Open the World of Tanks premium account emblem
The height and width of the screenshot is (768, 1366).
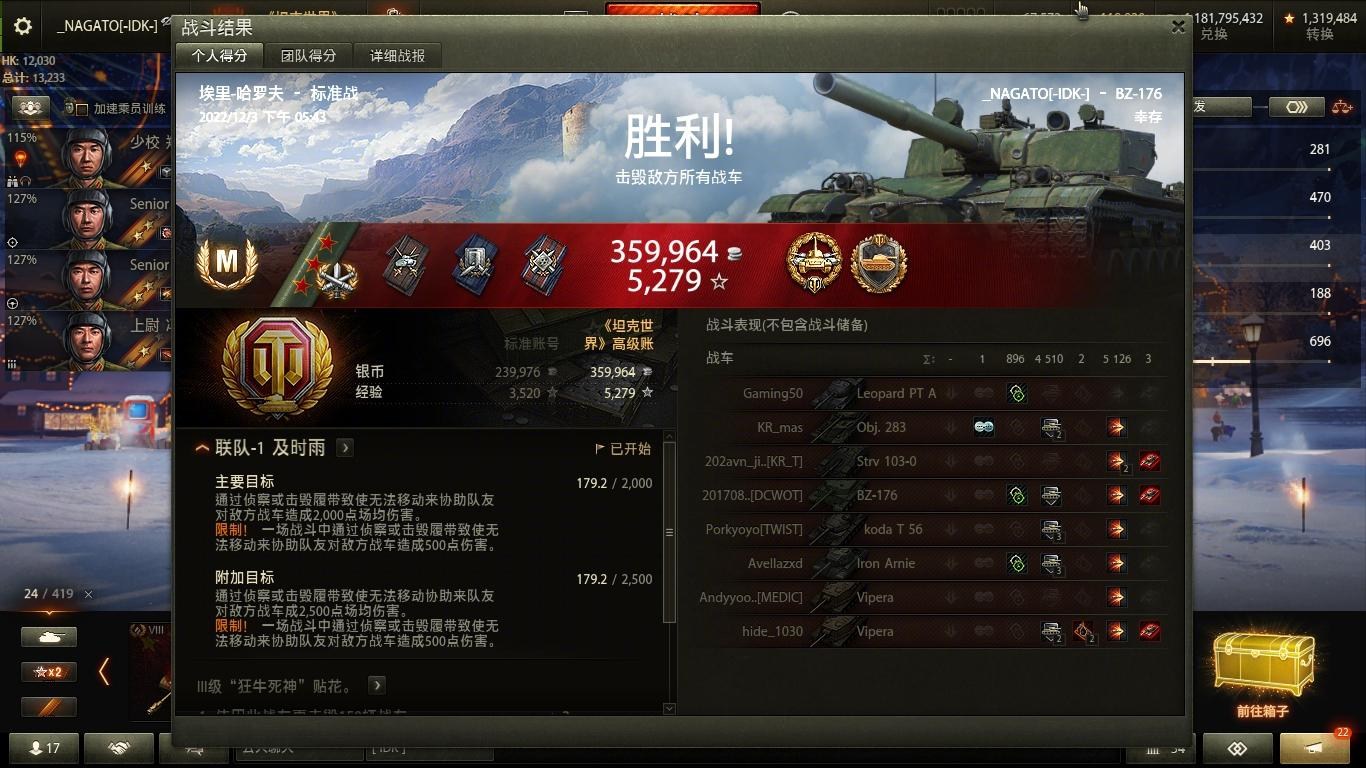coord(277,368)
